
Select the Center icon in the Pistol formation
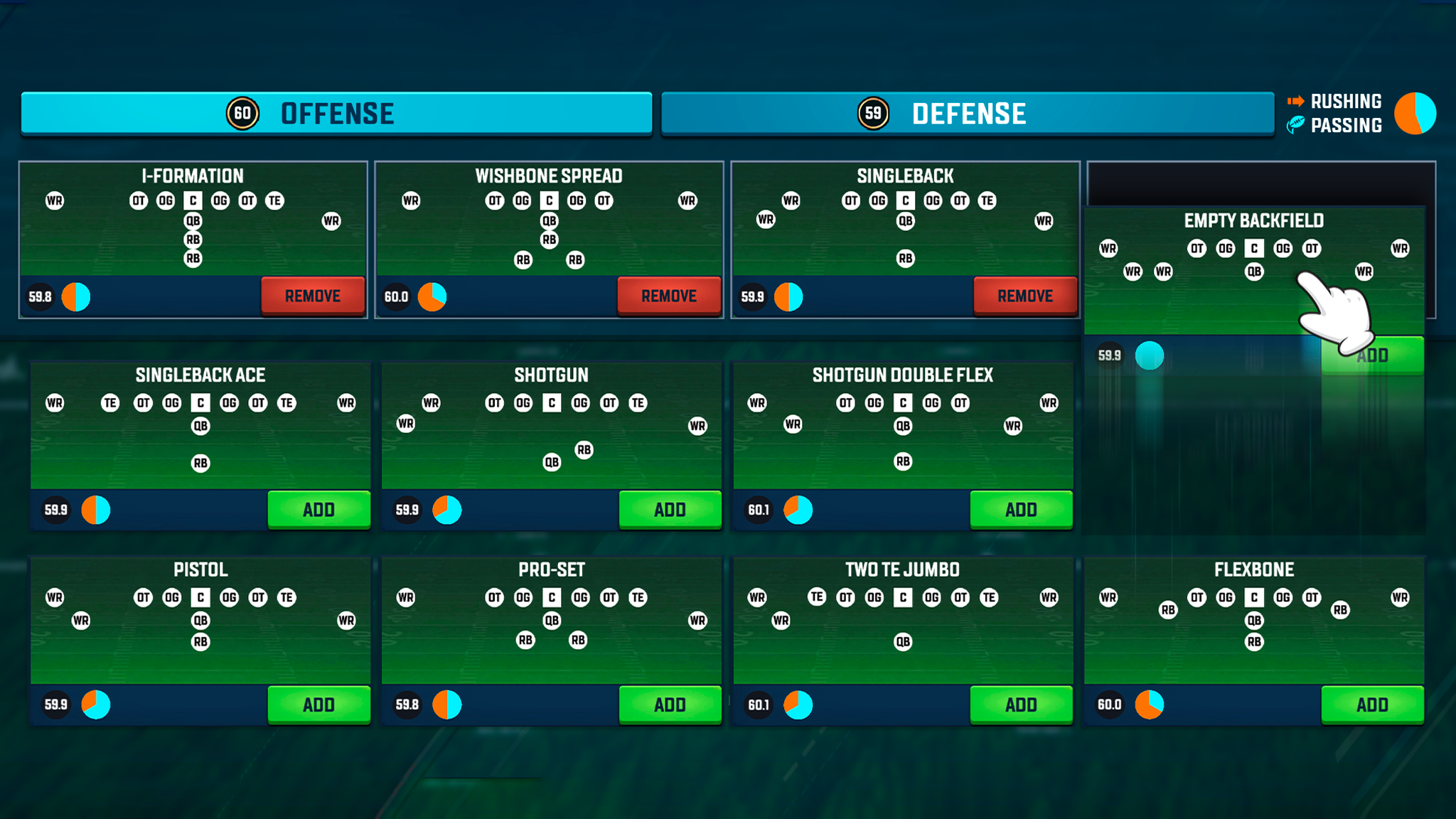click(200, 598)
